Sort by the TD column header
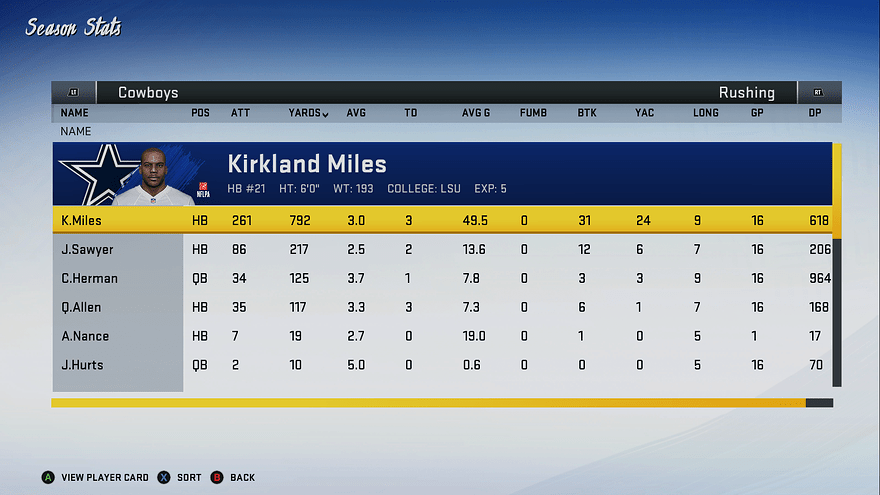The height and width of the screenshot is (495, 880). point(410,113)
